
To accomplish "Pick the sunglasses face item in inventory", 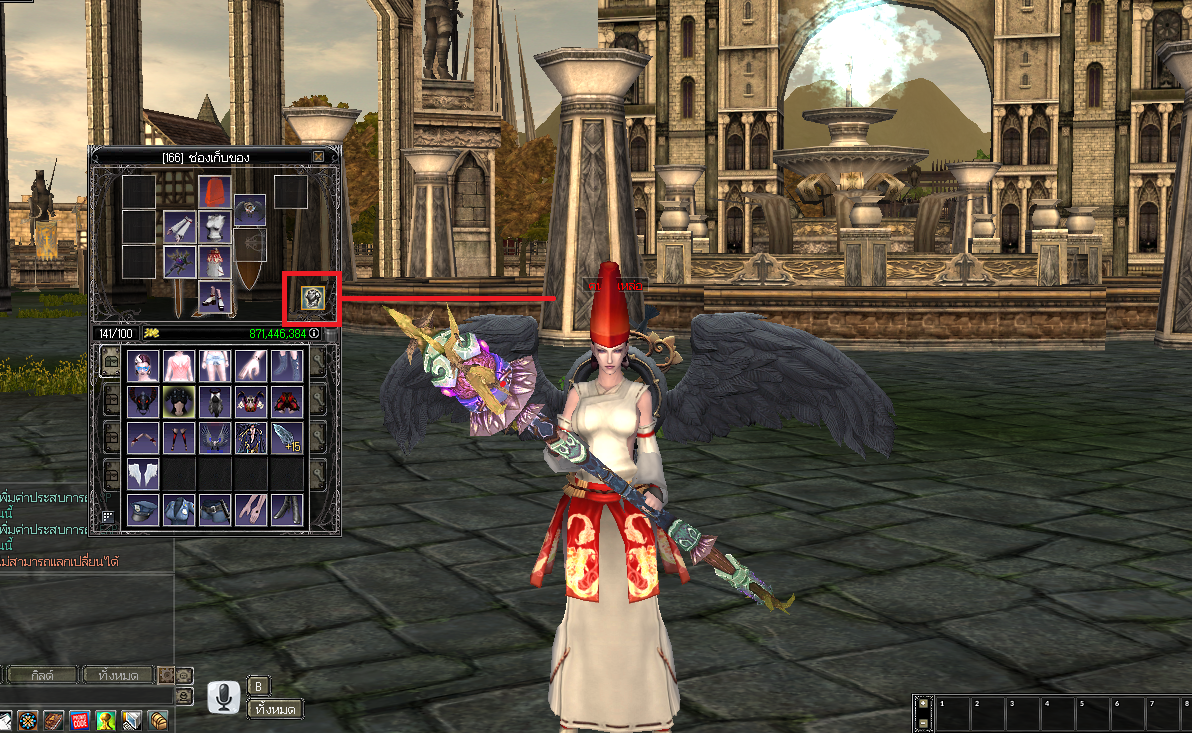I will pos(142,365).
